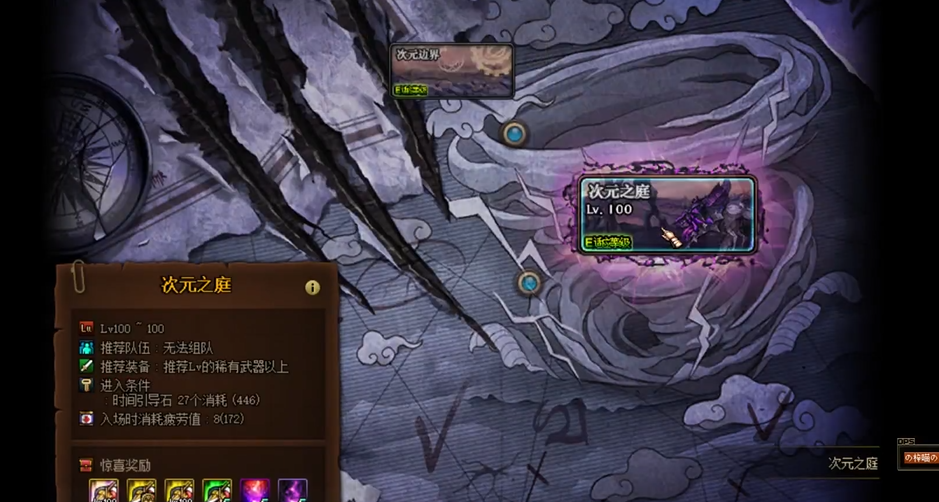This screenshot has width=939, height=502.
Task: Open the info icon on 次元之庭 panel
Action: pyautogui.click(x=312, y=287)
